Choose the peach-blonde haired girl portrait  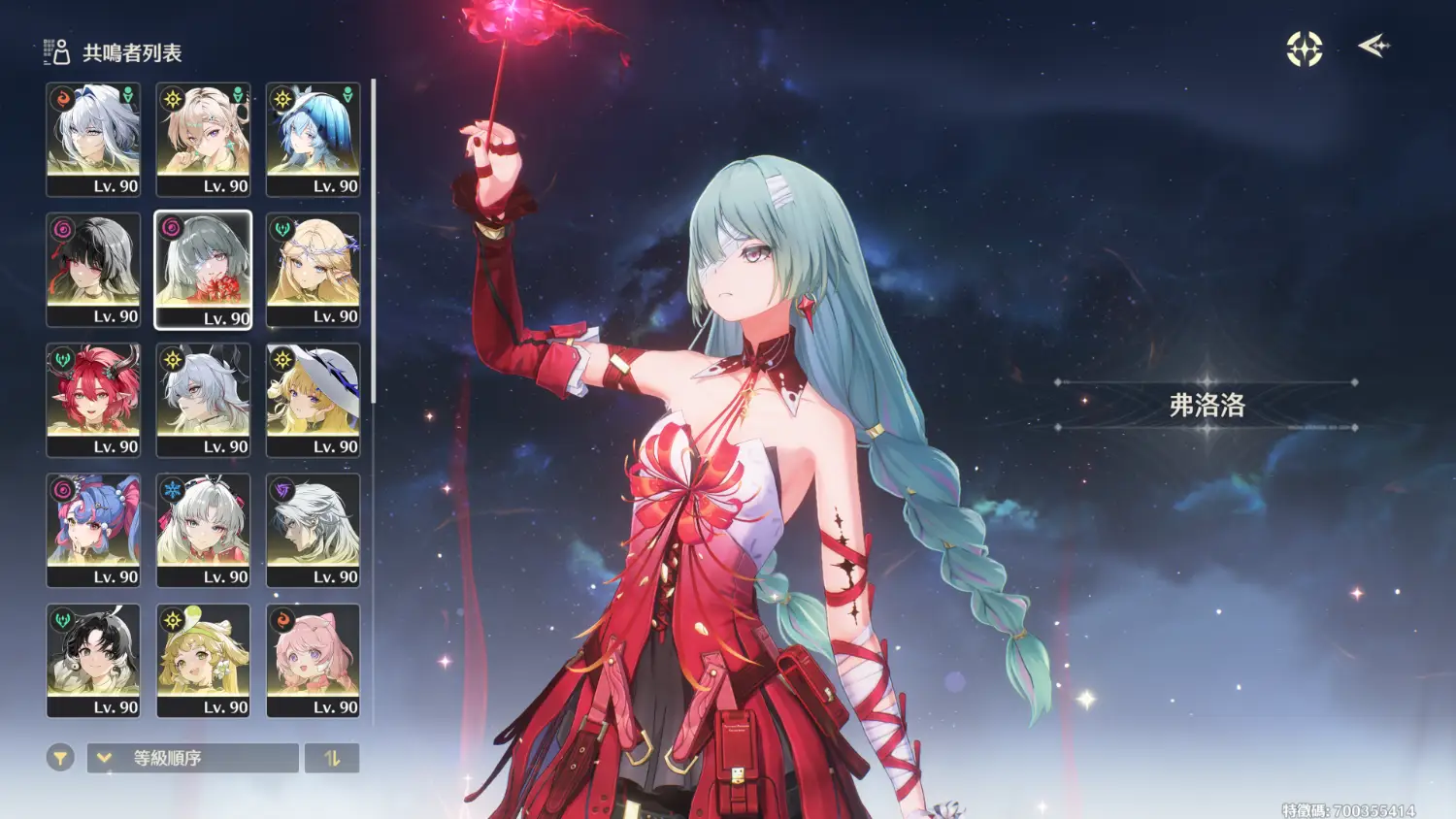[x=203, y=140]
